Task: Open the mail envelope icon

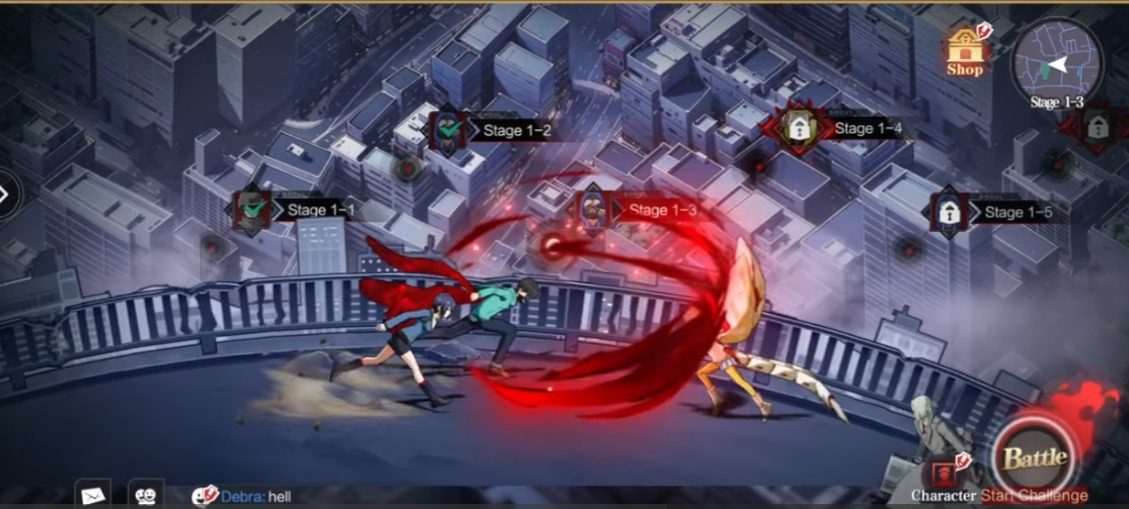Action: tap(92, 494)
